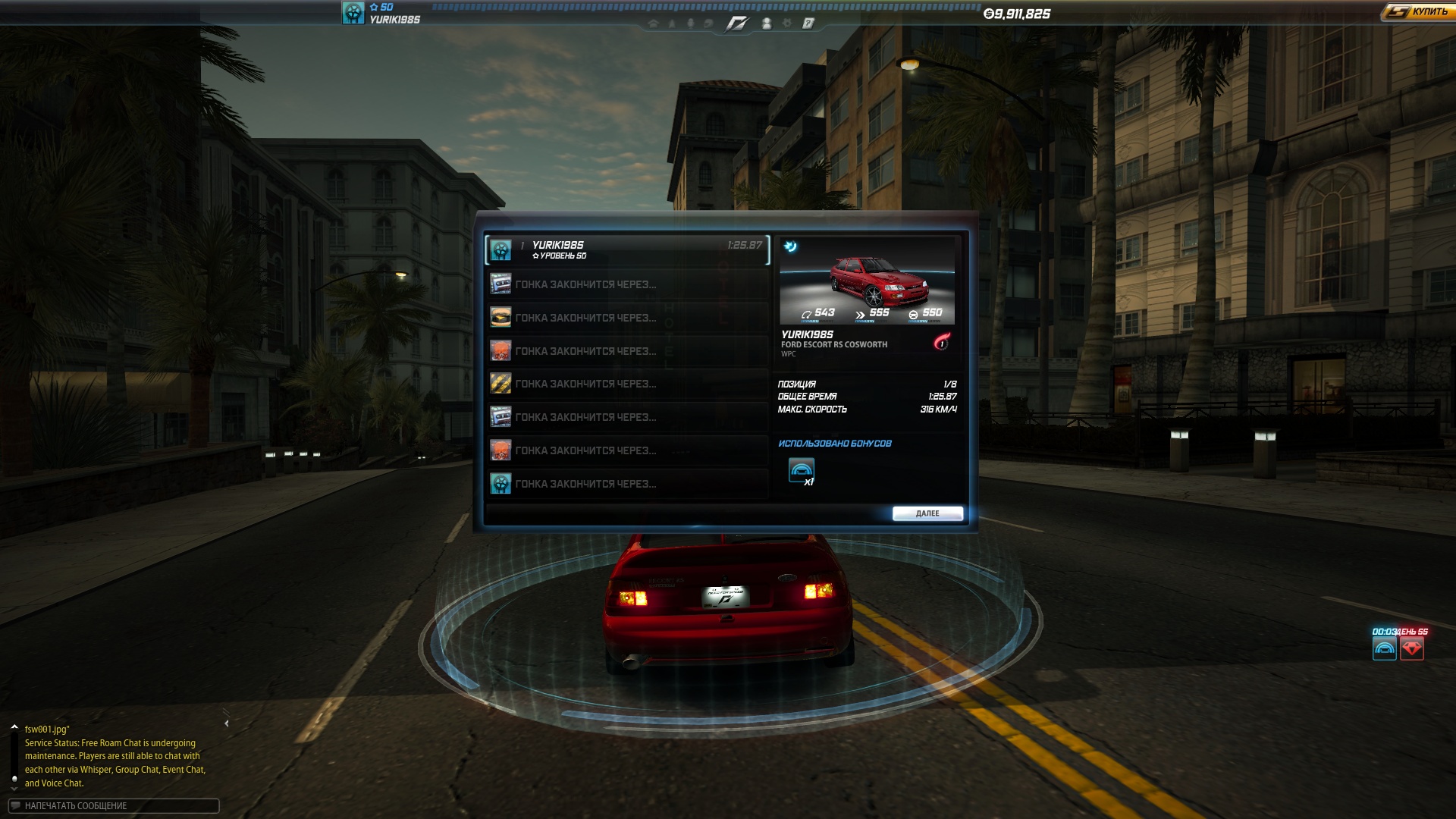Click the microphone voice chat icon
This screenshot has height=819, width=1456.
click(x=690, y=24)
